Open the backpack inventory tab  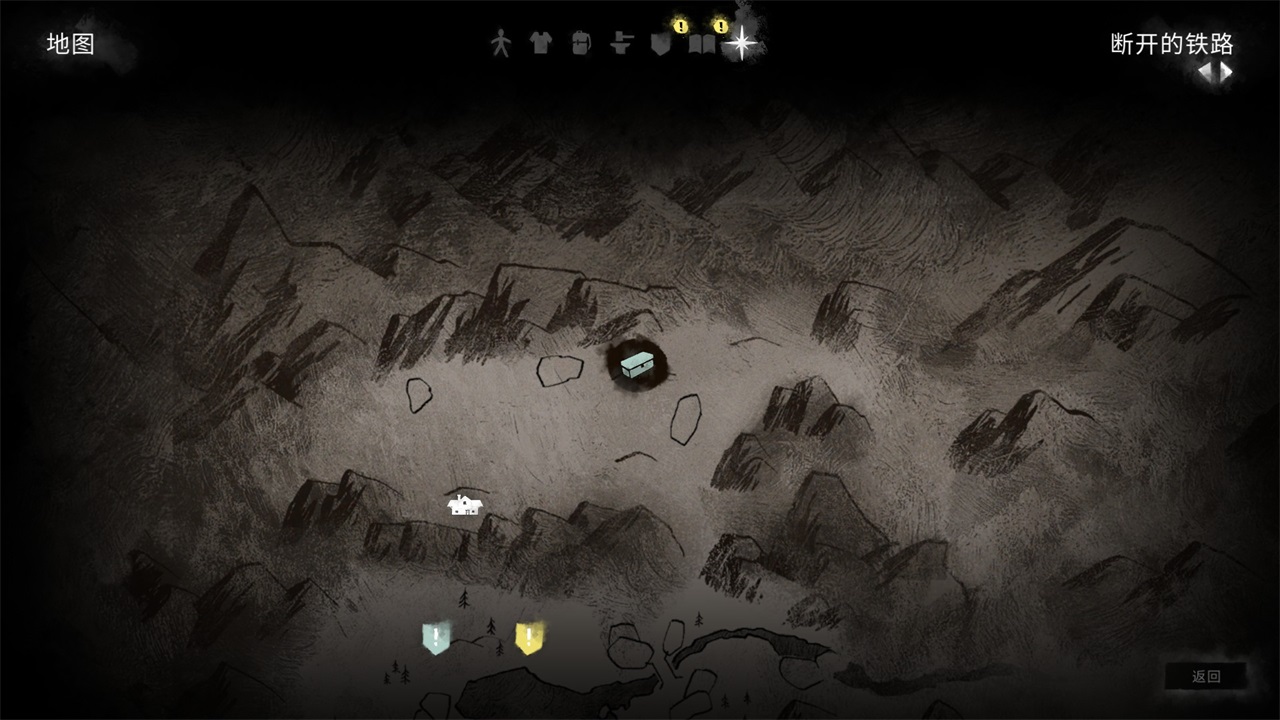point(581,43)
